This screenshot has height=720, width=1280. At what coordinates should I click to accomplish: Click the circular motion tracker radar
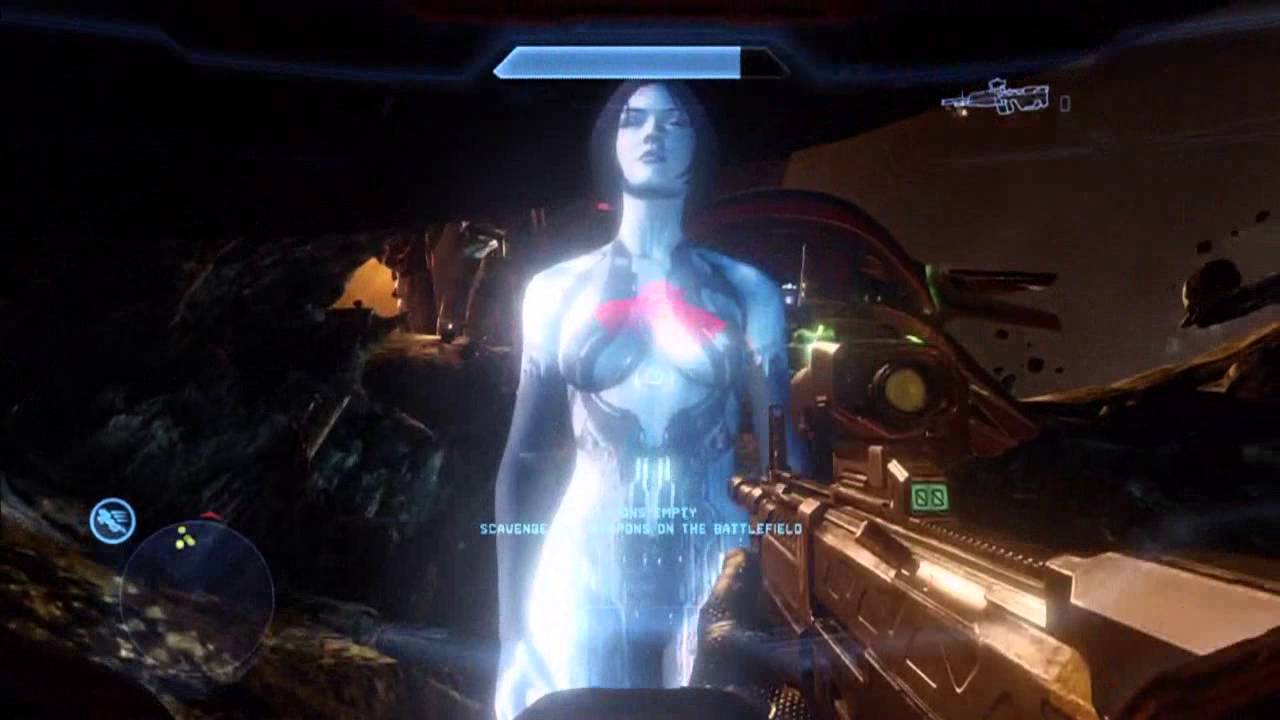coord(197,593)
